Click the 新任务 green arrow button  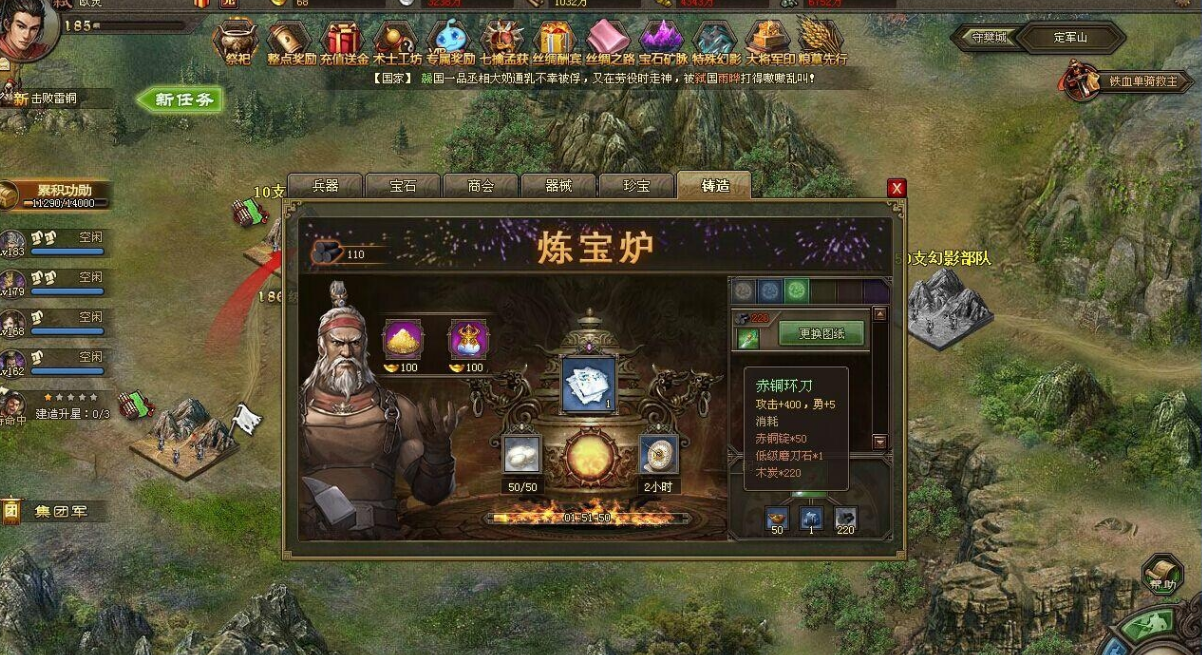pyautogui.click(x=181, y=99)
